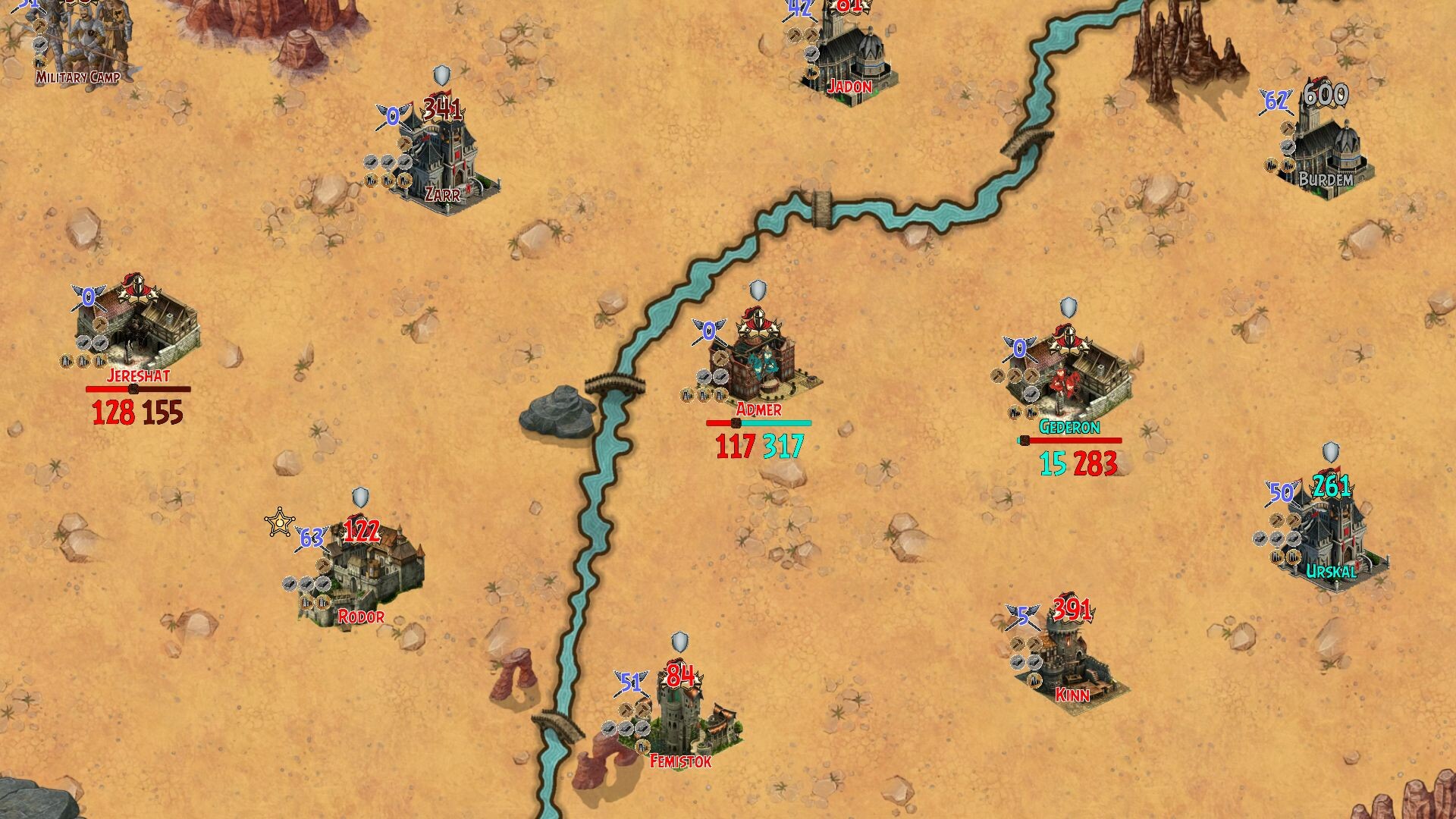Click the Rodor town name label
The width and height of the screenshot is (1456, 819).
point(361,616)
